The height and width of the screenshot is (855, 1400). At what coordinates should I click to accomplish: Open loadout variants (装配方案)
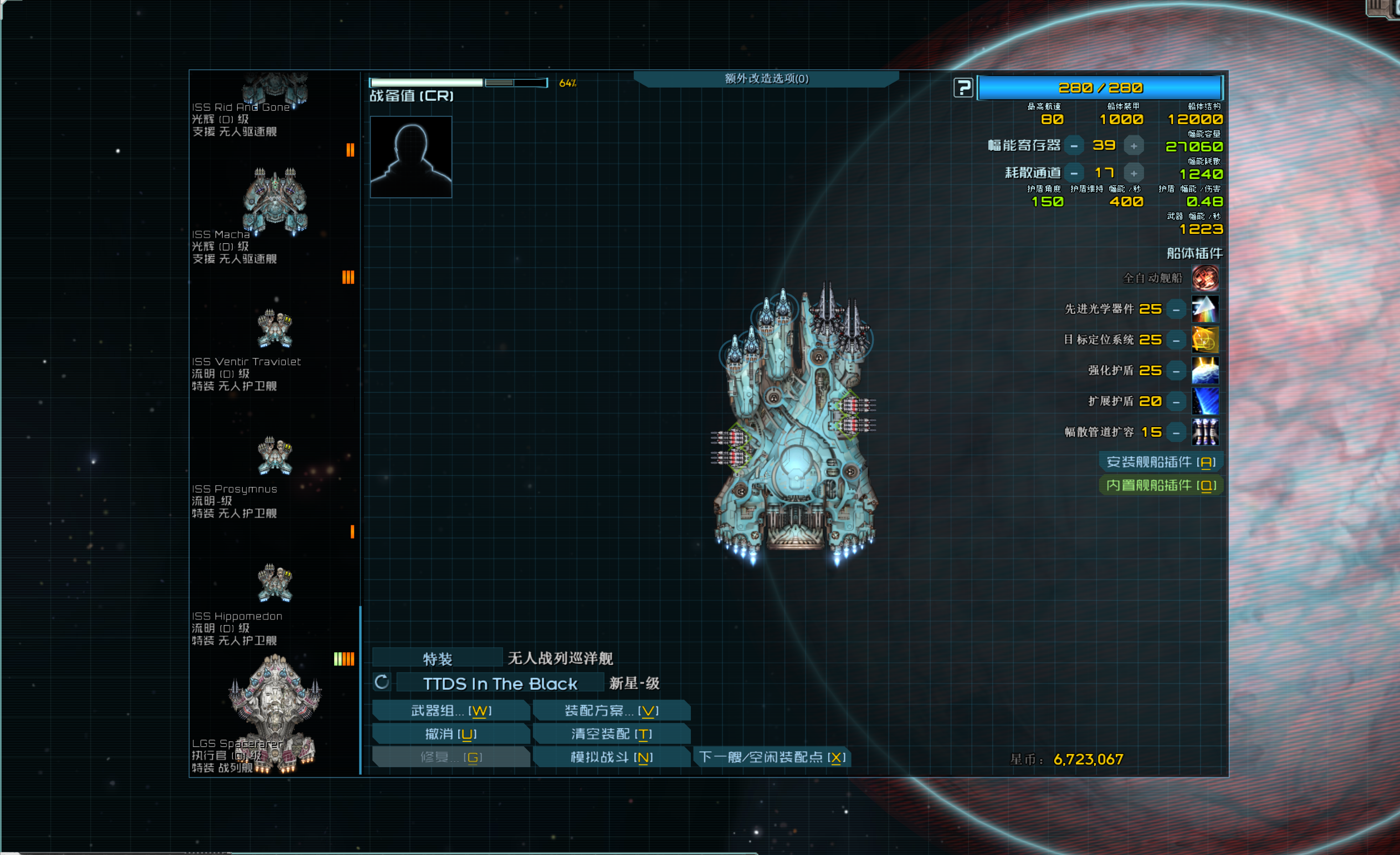(x=612, y=711)
